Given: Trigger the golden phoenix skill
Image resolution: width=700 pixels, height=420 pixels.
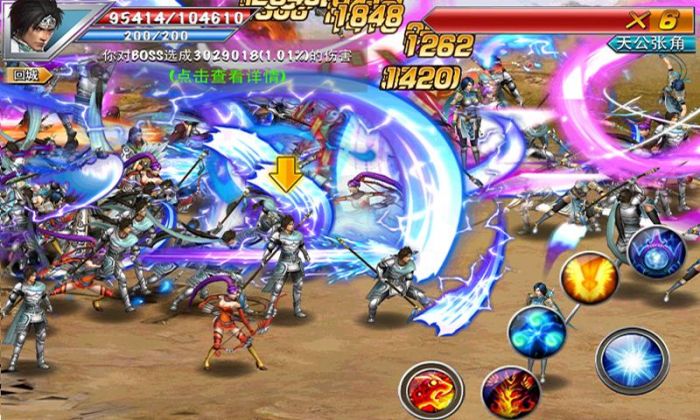Looking at the screenshot, I should 586,277.
